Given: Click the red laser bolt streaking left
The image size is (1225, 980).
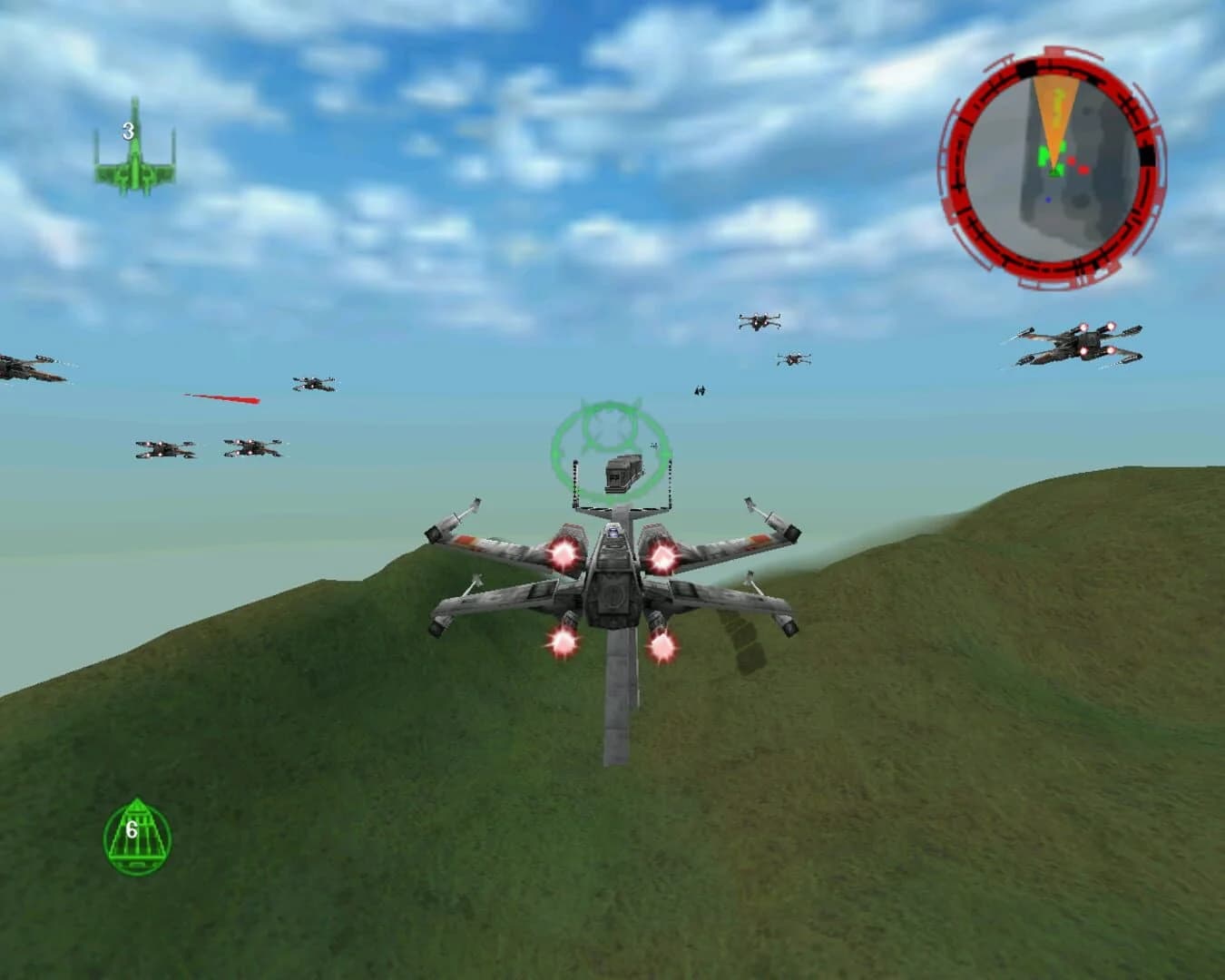Looking at the screenshot, I should [220, 399].
